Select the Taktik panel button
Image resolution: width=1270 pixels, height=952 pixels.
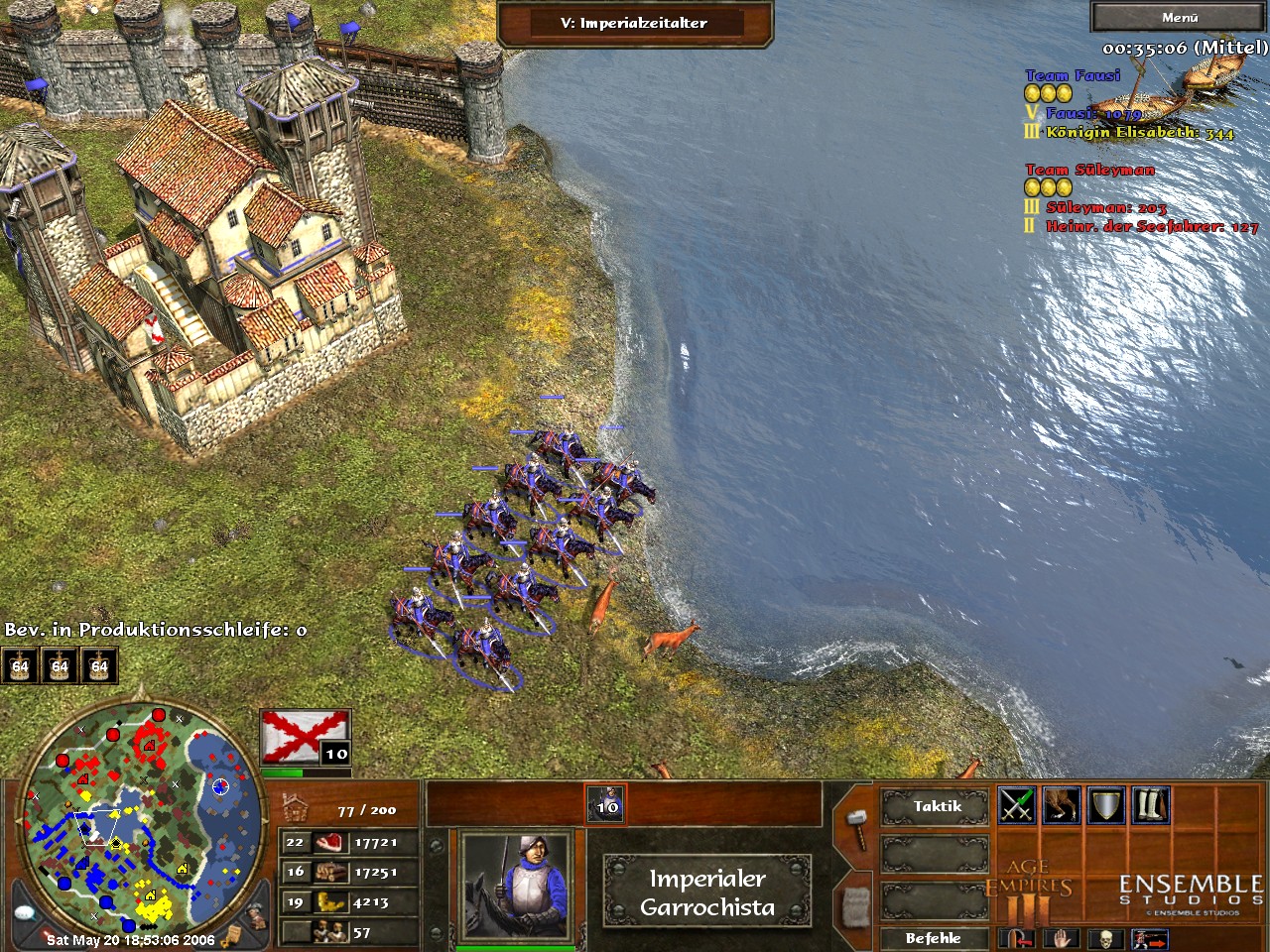tap(937, 806)
